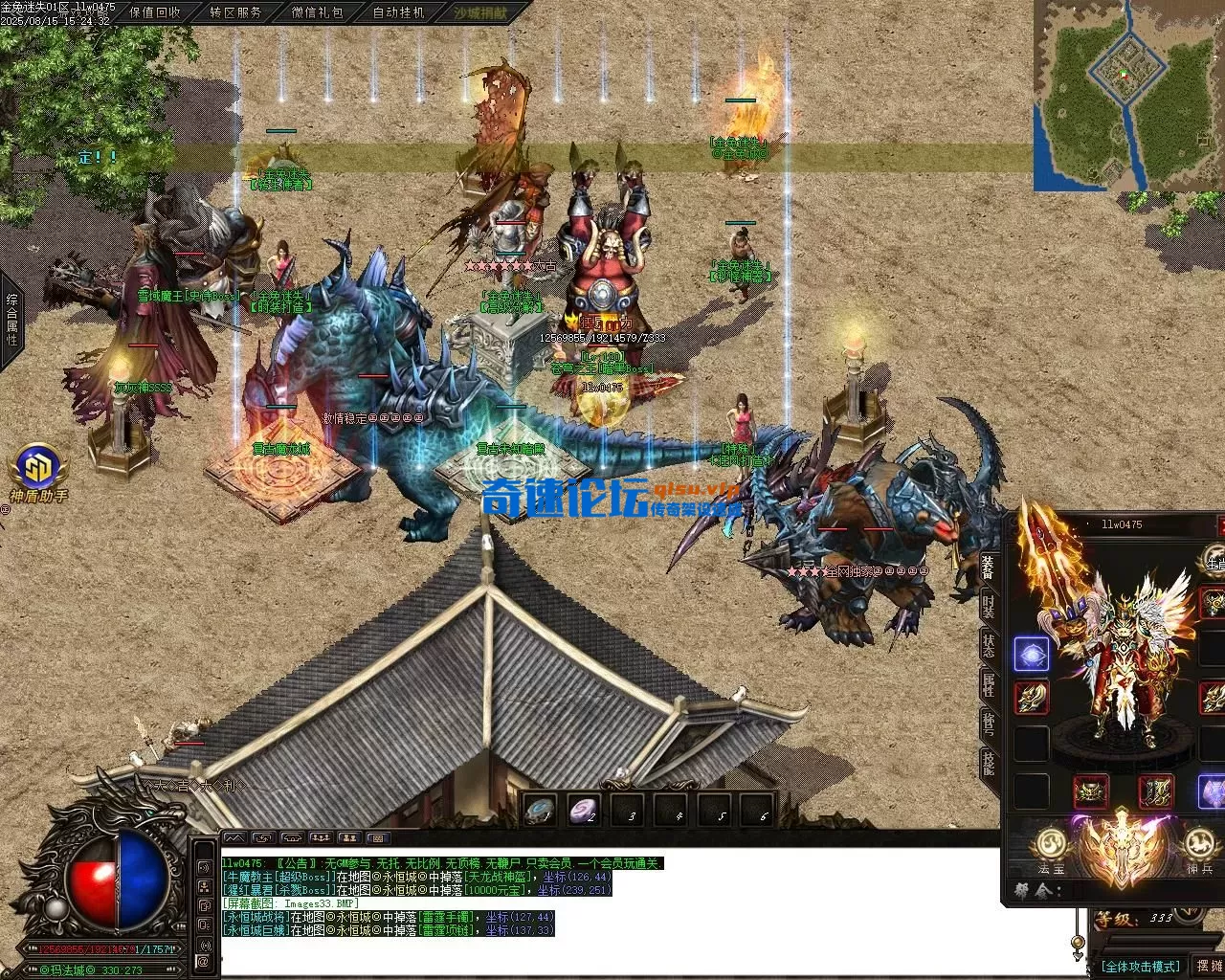Open the 沙城捐献 donation menu
This screenshot has width=1225, height=980.
tap(479, 12)
